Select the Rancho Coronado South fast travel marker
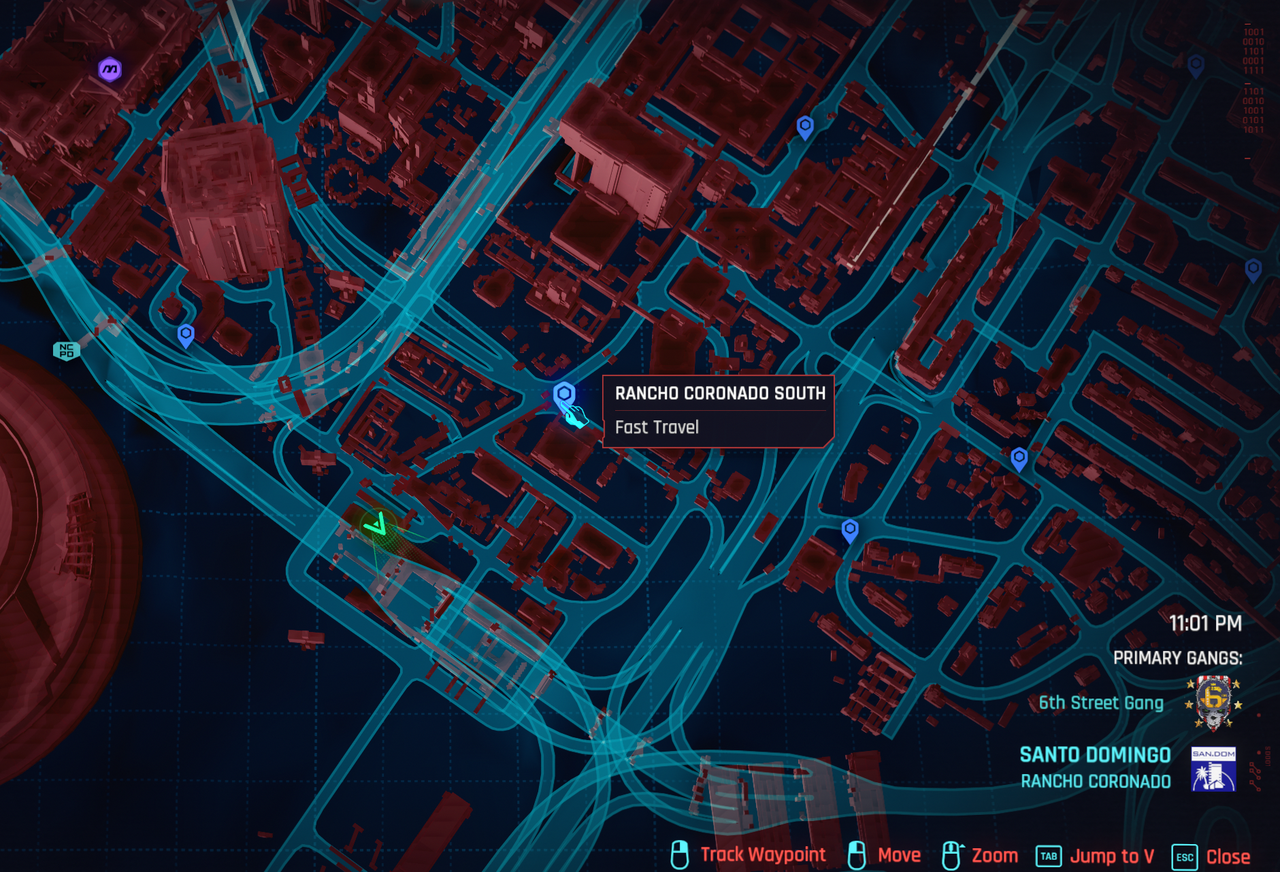Image resolution: width=1280 pixels, height=872 pixels. 565,394
